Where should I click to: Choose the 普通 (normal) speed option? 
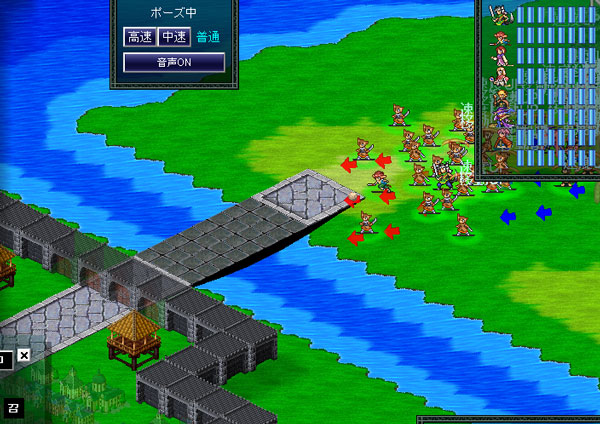[209, 37]
